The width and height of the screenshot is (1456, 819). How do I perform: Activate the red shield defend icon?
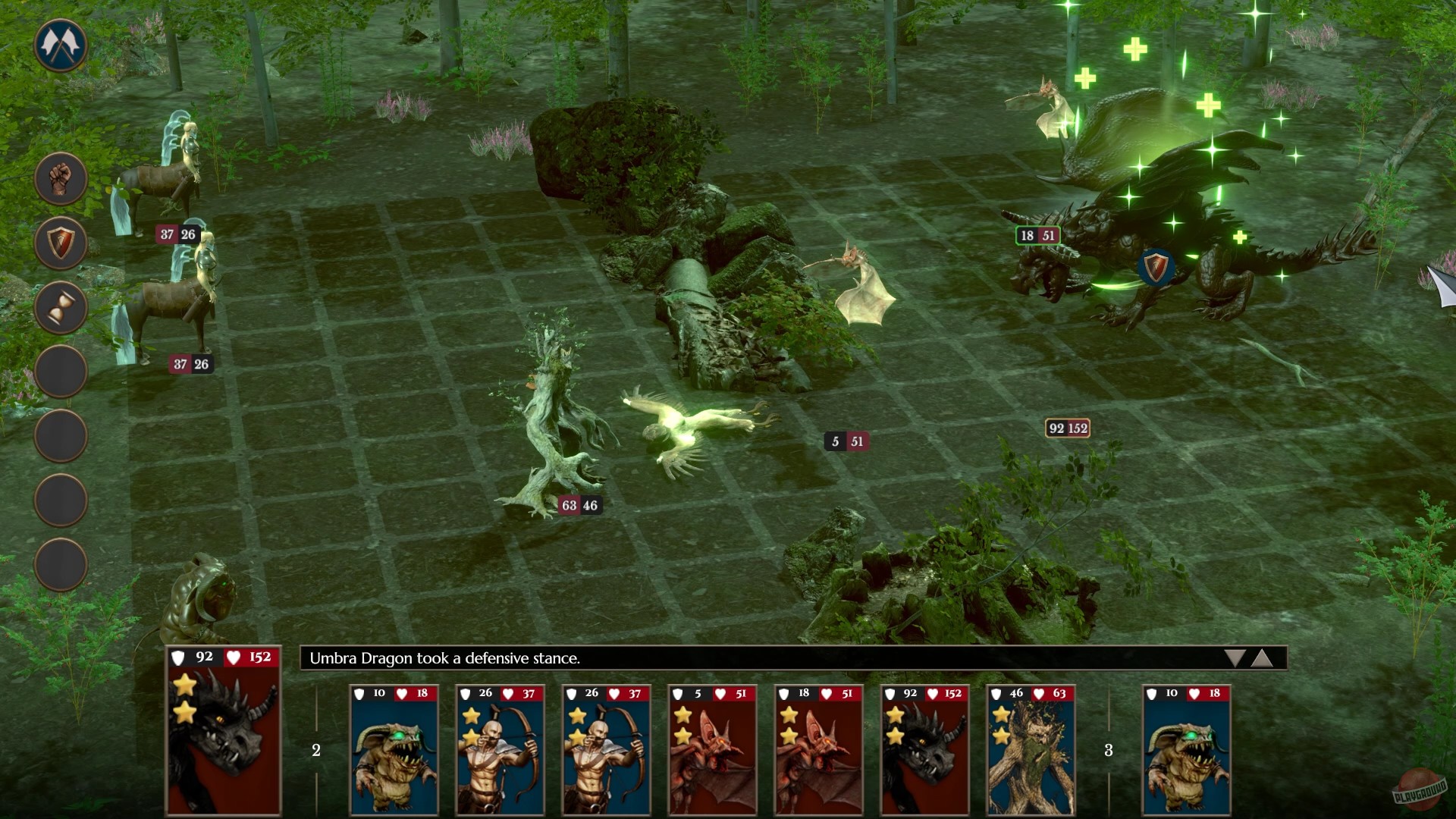click(x=59, y=242)
